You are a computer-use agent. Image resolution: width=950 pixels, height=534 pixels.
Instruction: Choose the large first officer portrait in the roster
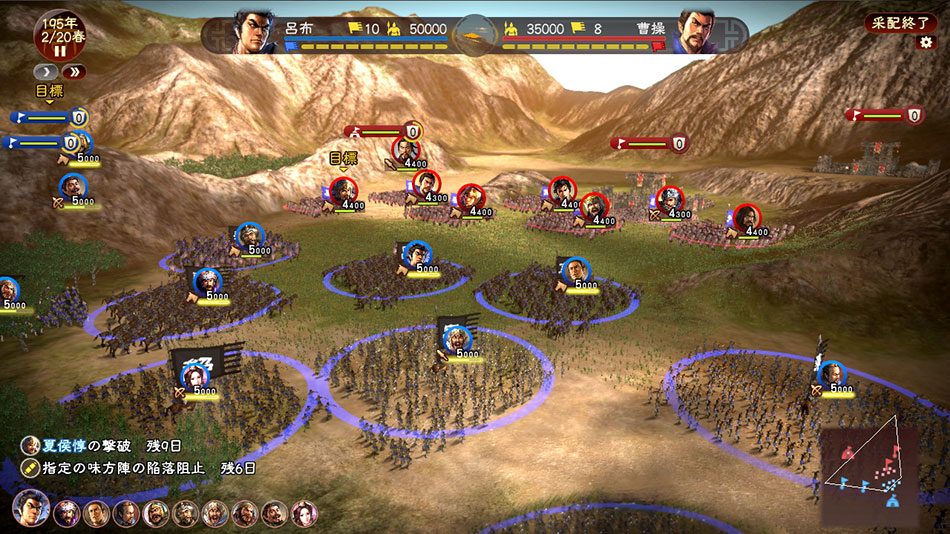coord(31,510)
